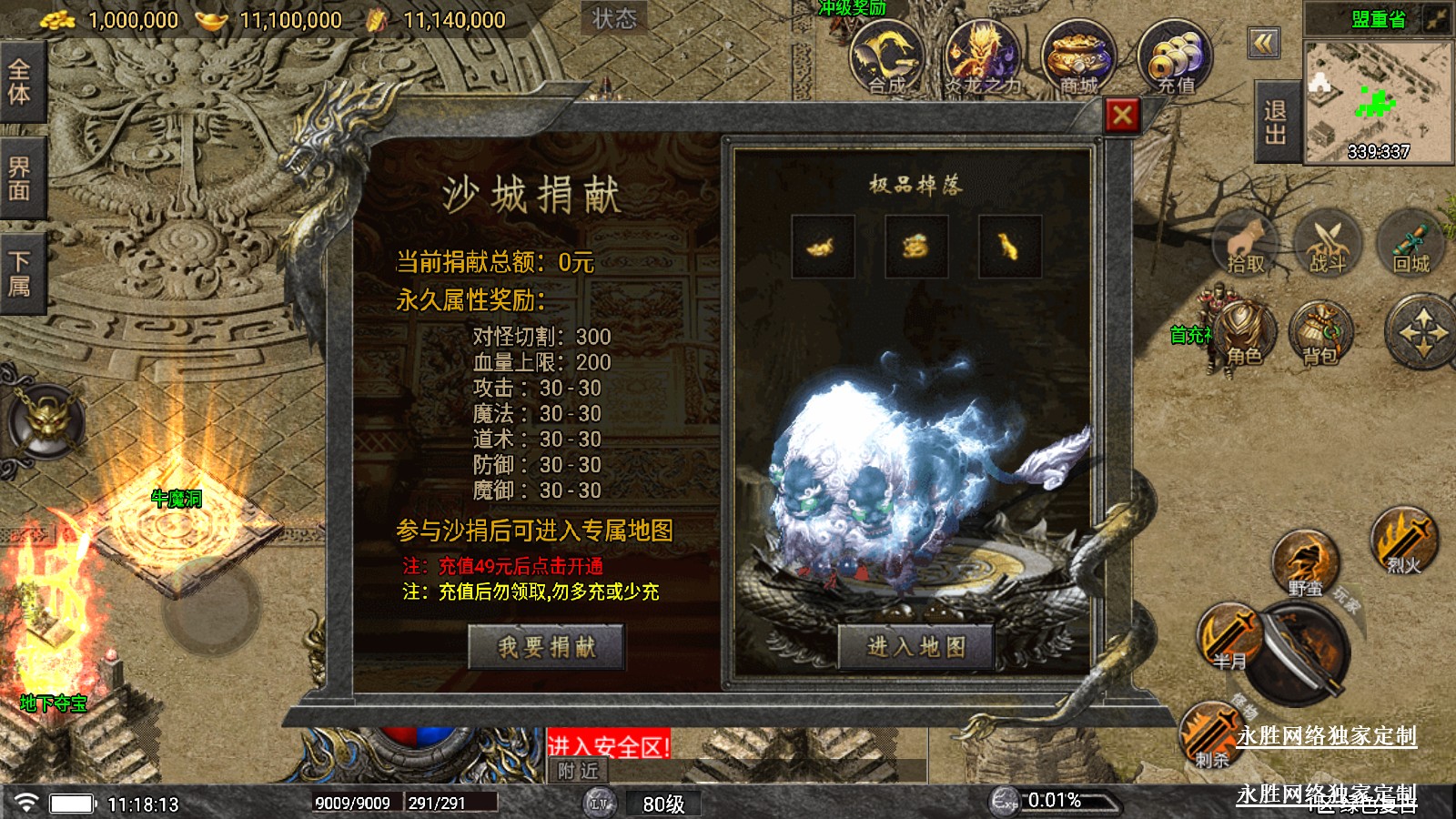Enter the map via 进入地图
The image size is (1456, 819).
point(915,647)
